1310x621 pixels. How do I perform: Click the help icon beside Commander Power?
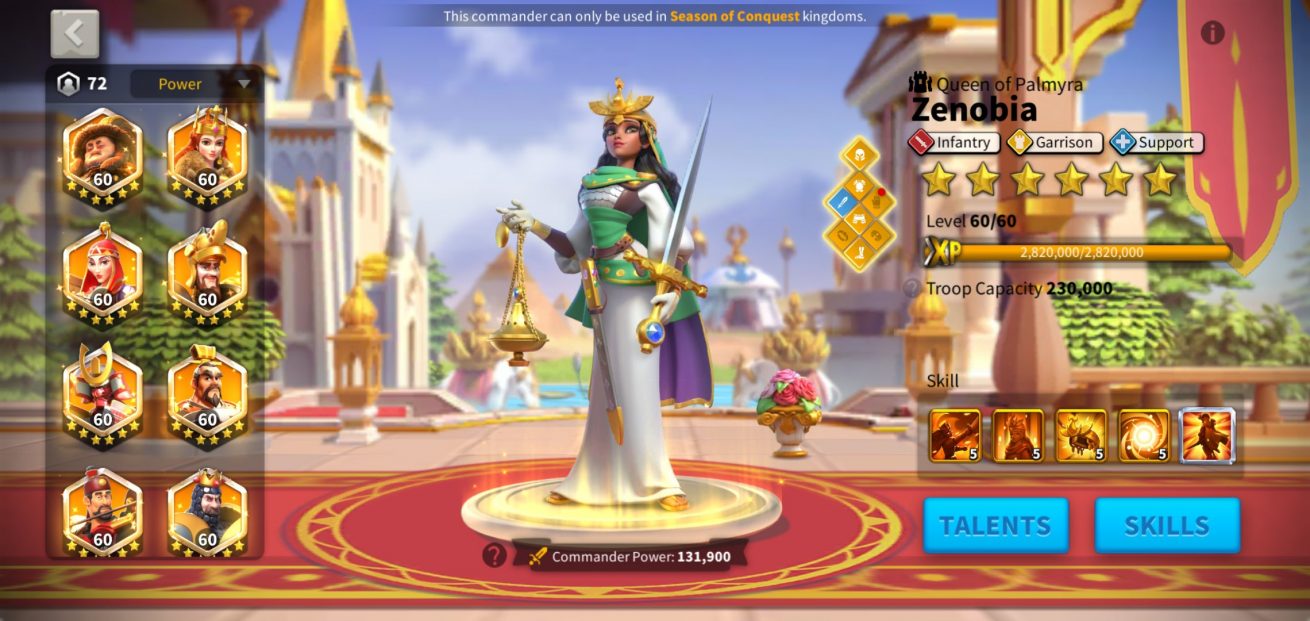point(494,555)
